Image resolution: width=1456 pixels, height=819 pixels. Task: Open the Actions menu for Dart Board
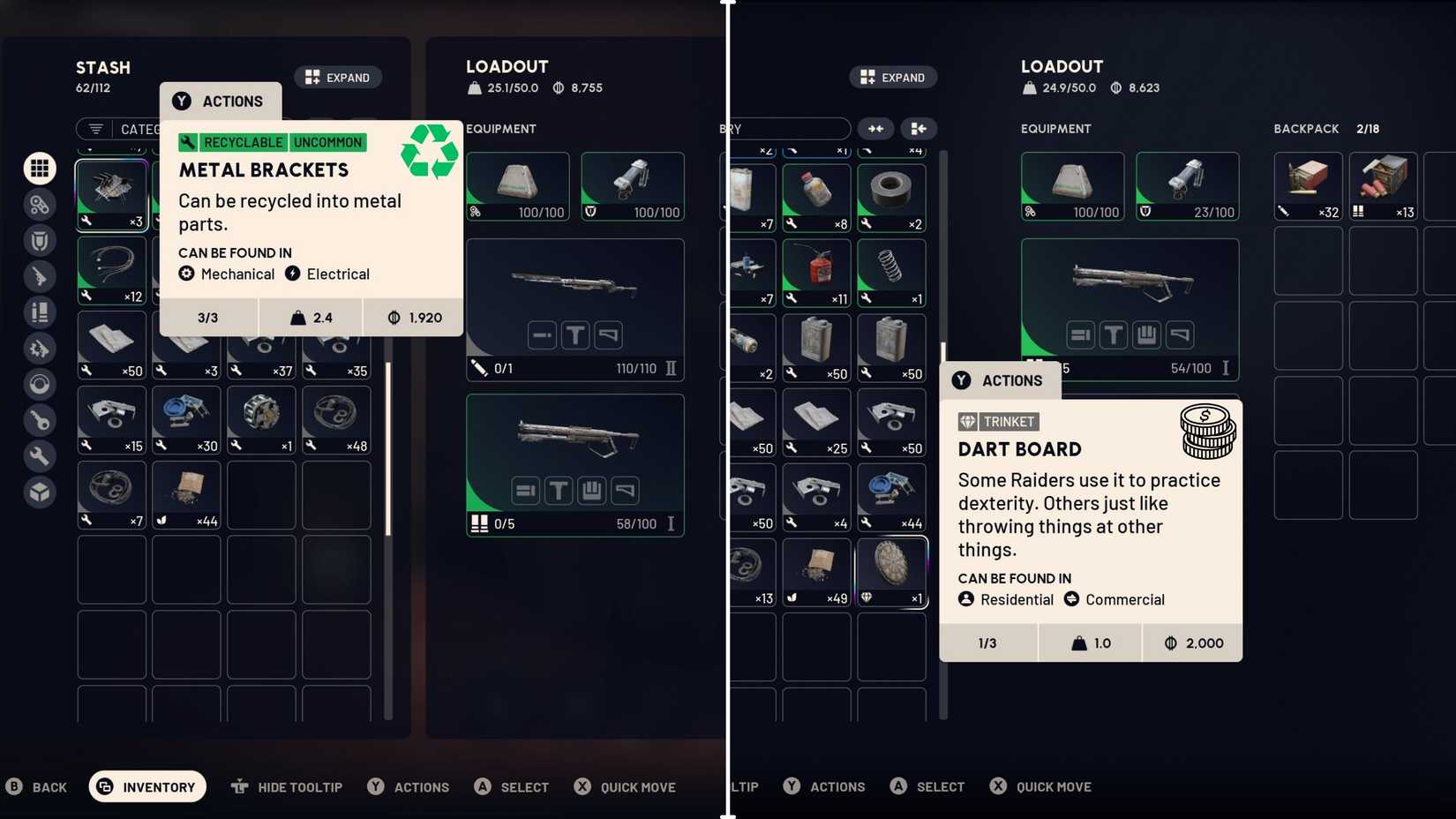coord(1000,380)
